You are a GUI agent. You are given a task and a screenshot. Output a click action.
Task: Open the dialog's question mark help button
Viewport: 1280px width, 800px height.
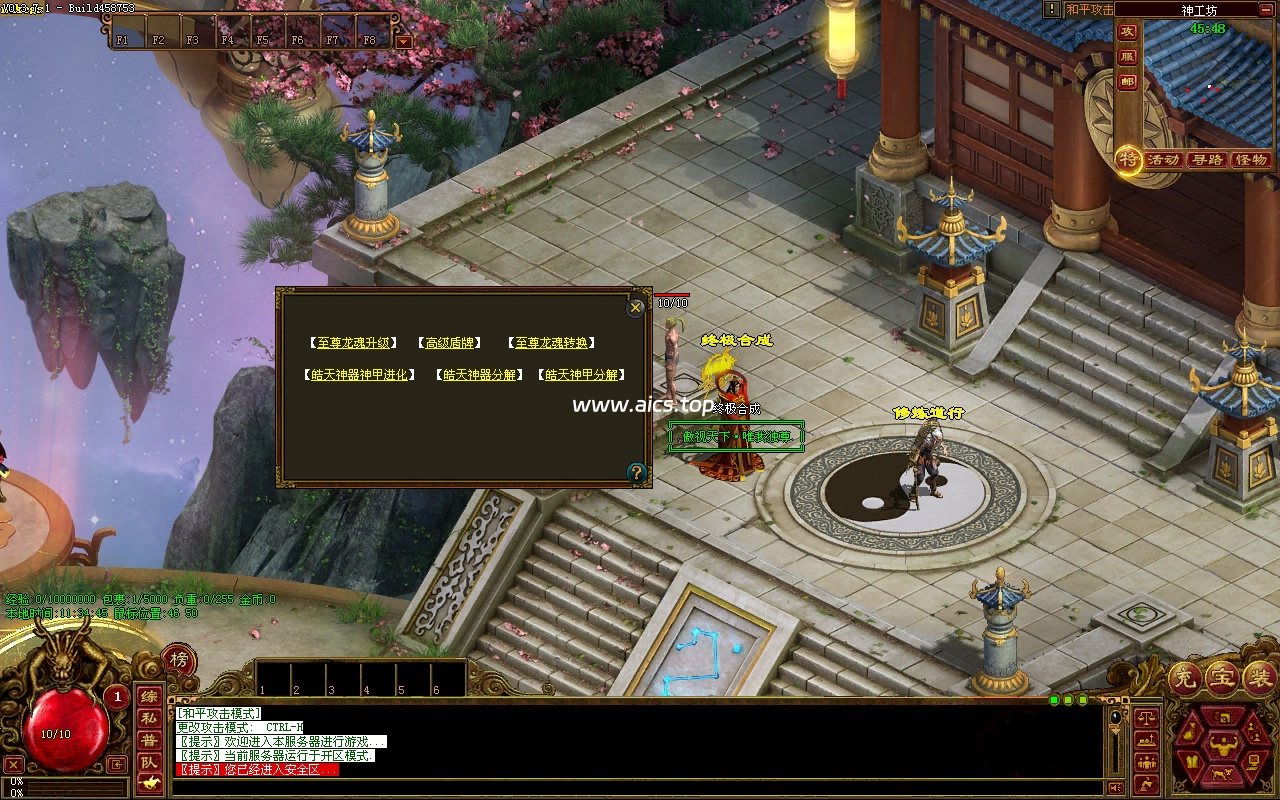636,473
